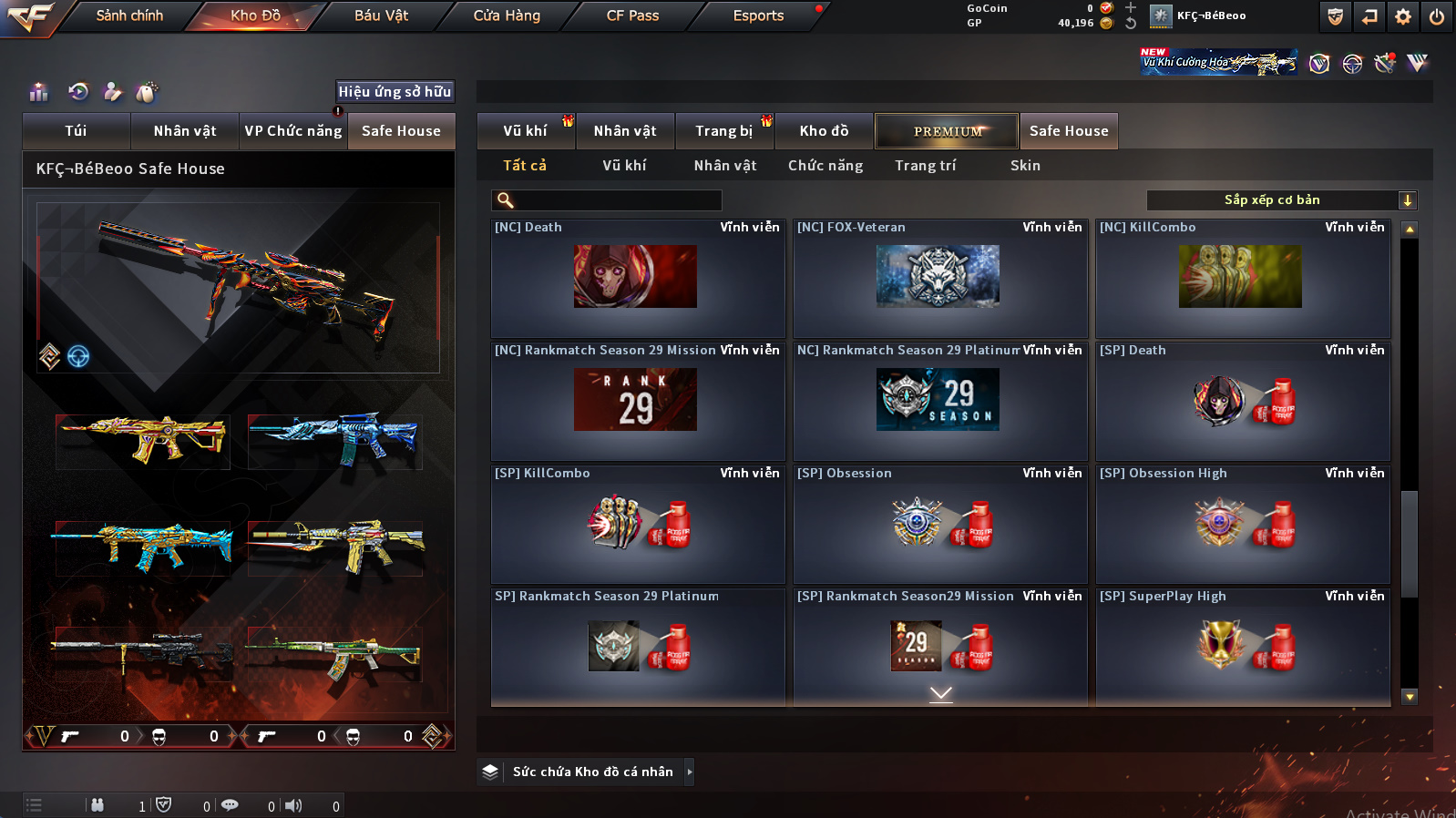Show the Trang bị equipment tab
Image resolution: width=1456 pixels, height=818 pixels.
pos(723,131)
